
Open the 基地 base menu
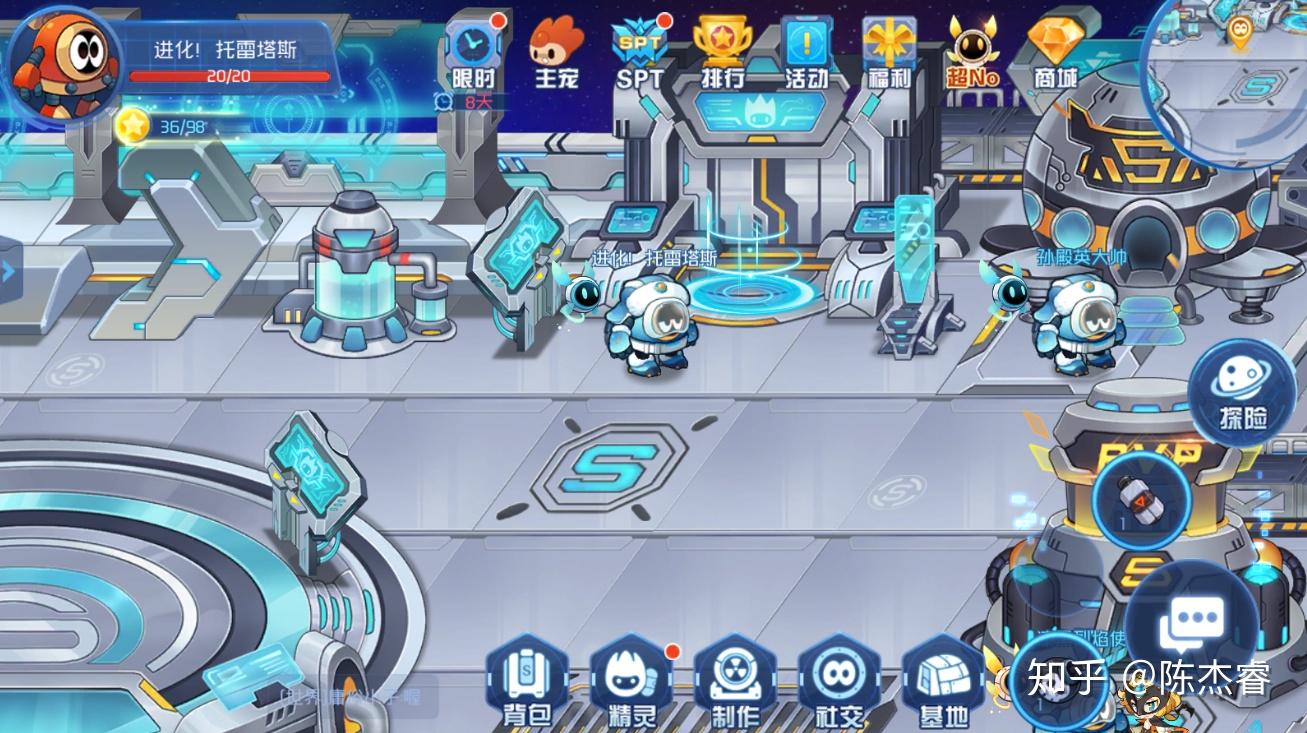943,682
